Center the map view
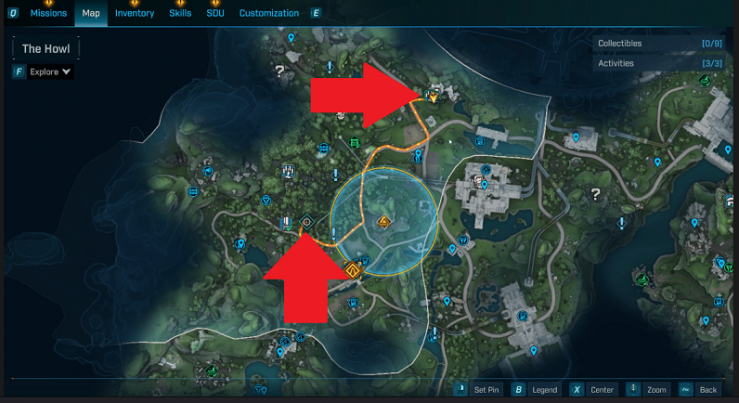The width and height of the screenshot is (739, 403). tap(594, 389)
